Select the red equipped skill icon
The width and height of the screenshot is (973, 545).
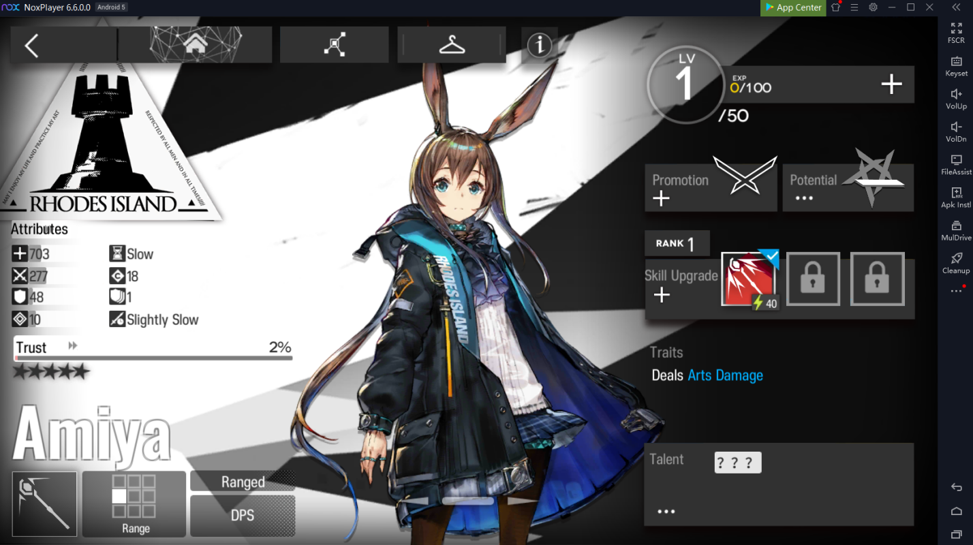click(x=748, y=279)
